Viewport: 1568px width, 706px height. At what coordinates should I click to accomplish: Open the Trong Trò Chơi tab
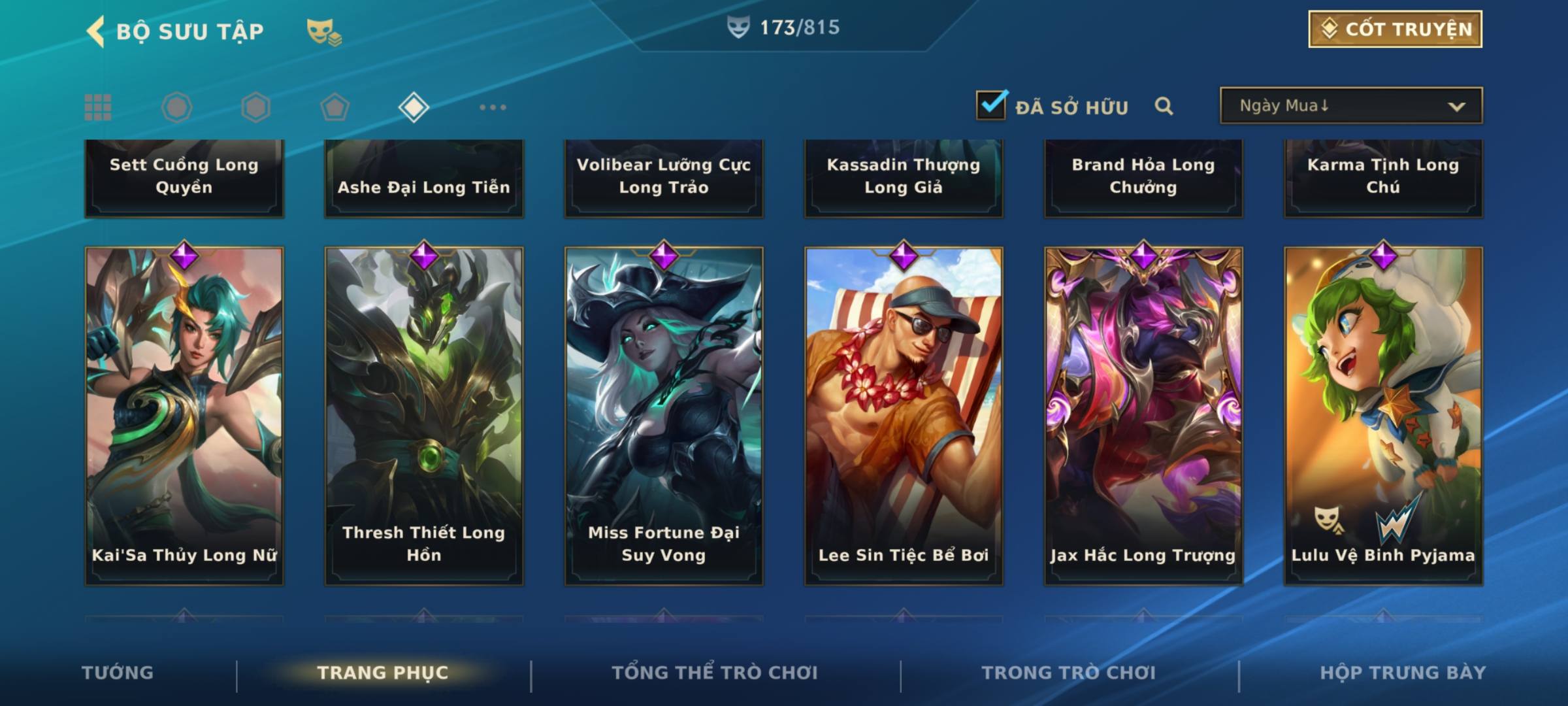[x=1069, y=673]
